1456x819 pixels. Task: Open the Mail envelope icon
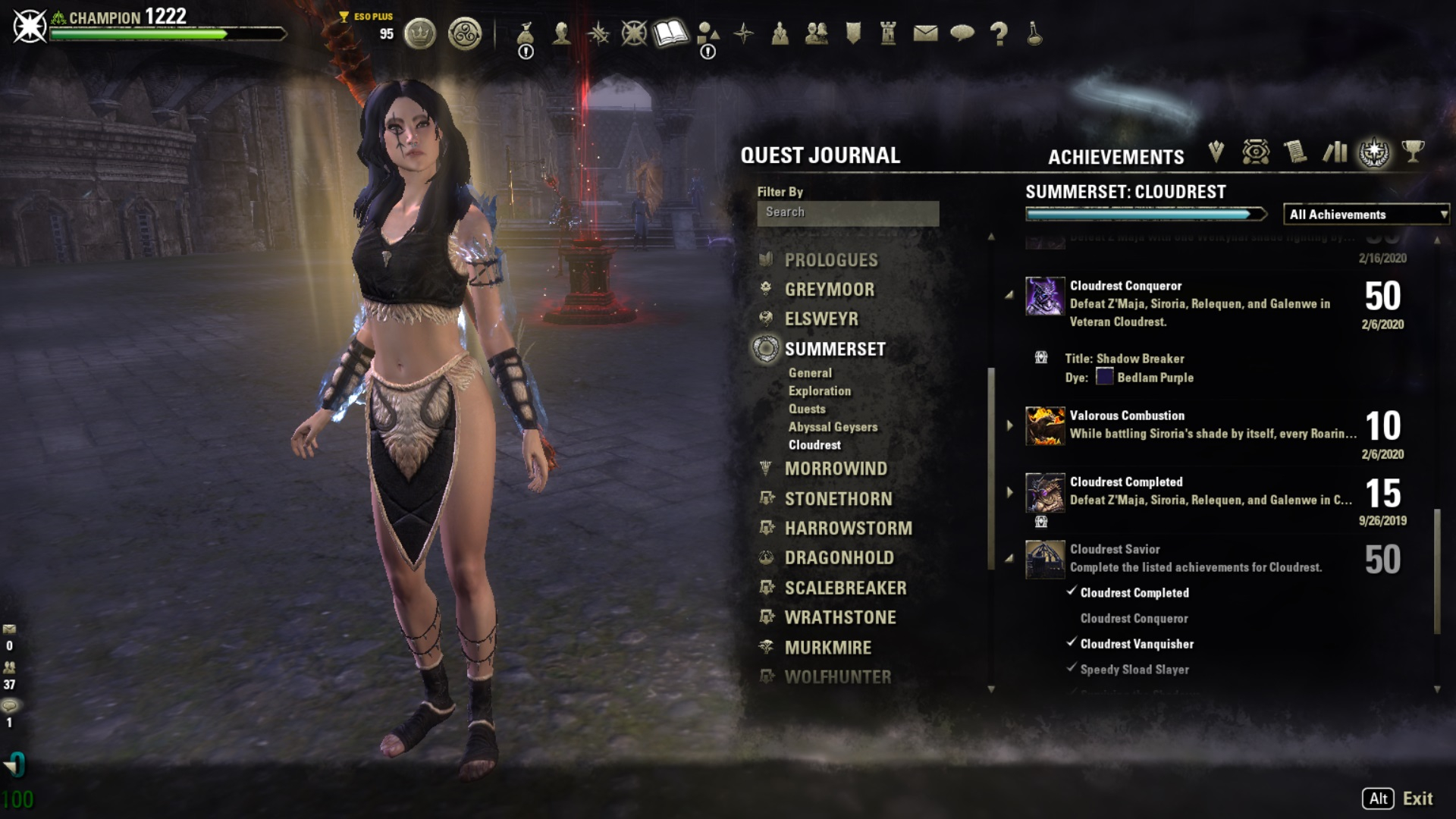(926, 34)
